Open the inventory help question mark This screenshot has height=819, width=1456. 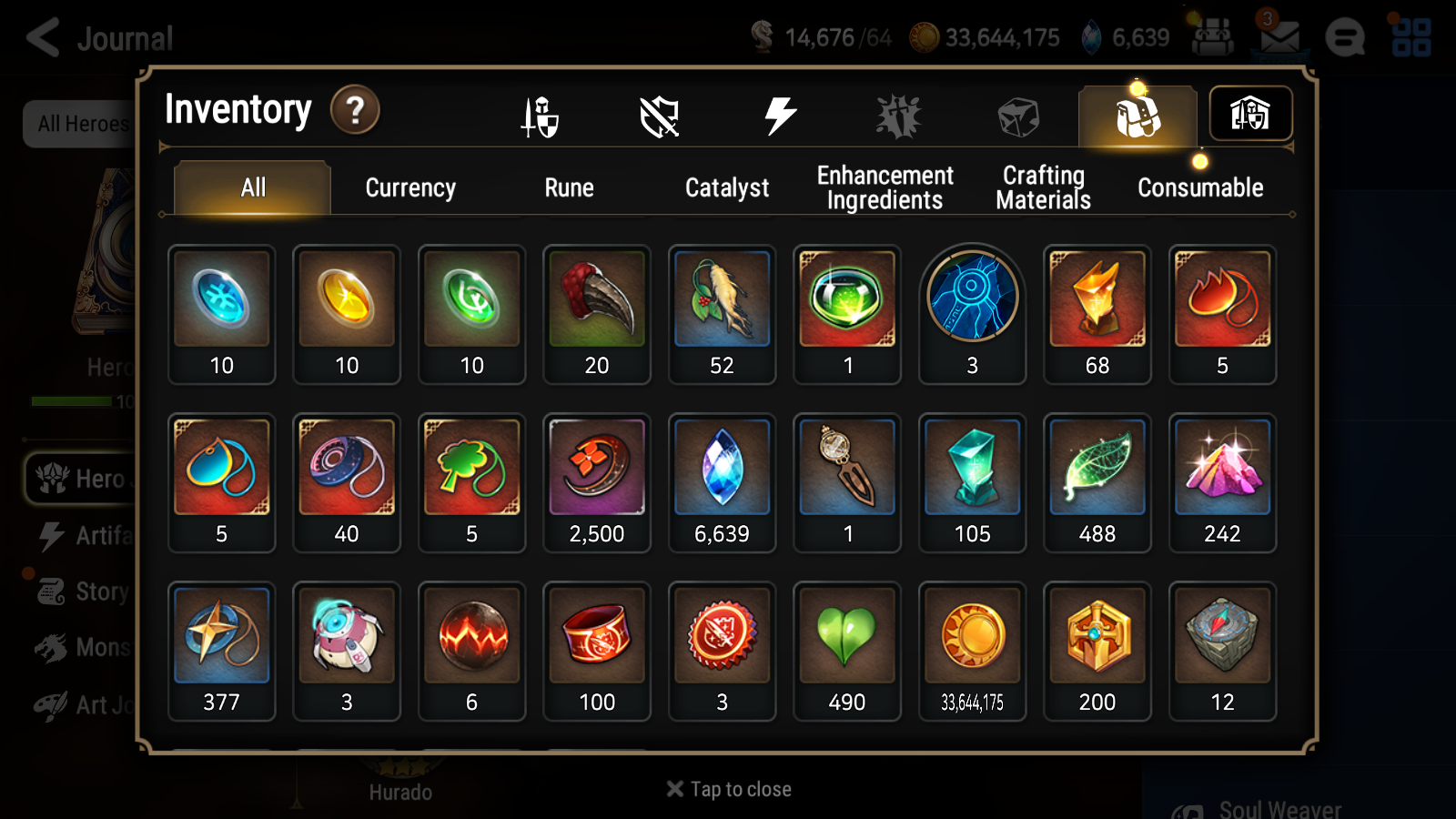pos(355,110)
